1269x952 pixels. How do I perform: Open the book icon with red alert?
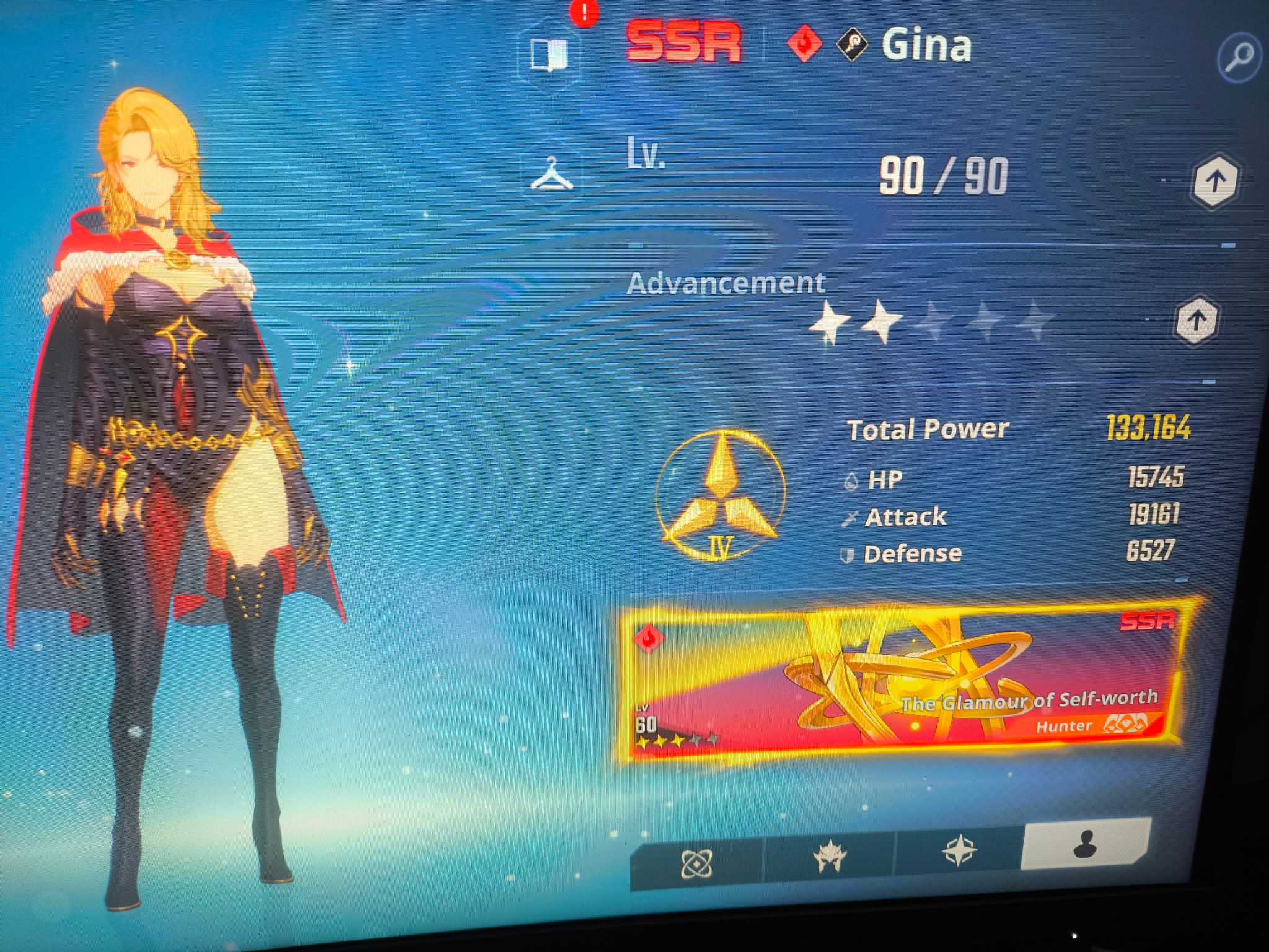click(x=549, y=56)
